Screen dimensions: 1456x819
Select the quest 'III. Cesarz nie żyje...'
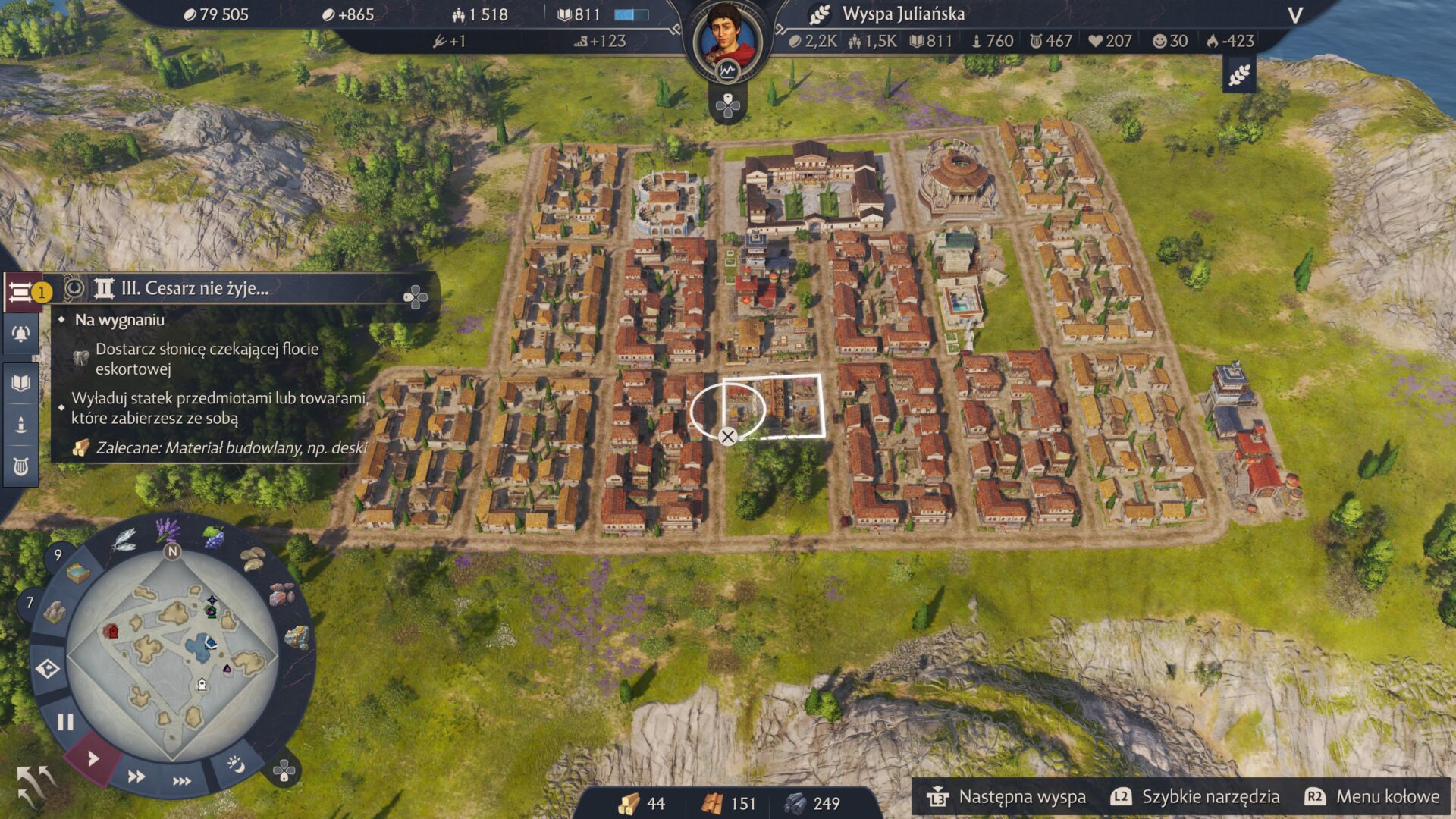tap(195, 288)
